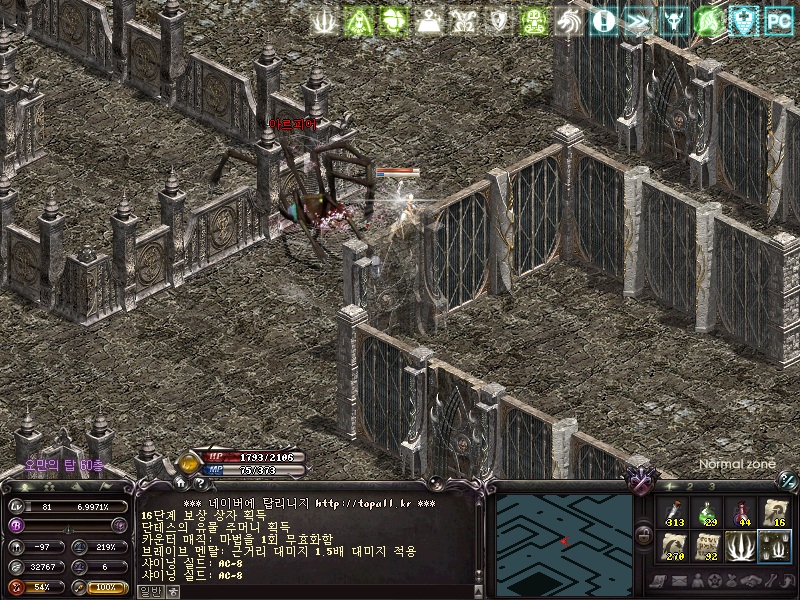Use the written scroll with 92 count
Viewport: 800px width, 600px height.
[707, 547]
